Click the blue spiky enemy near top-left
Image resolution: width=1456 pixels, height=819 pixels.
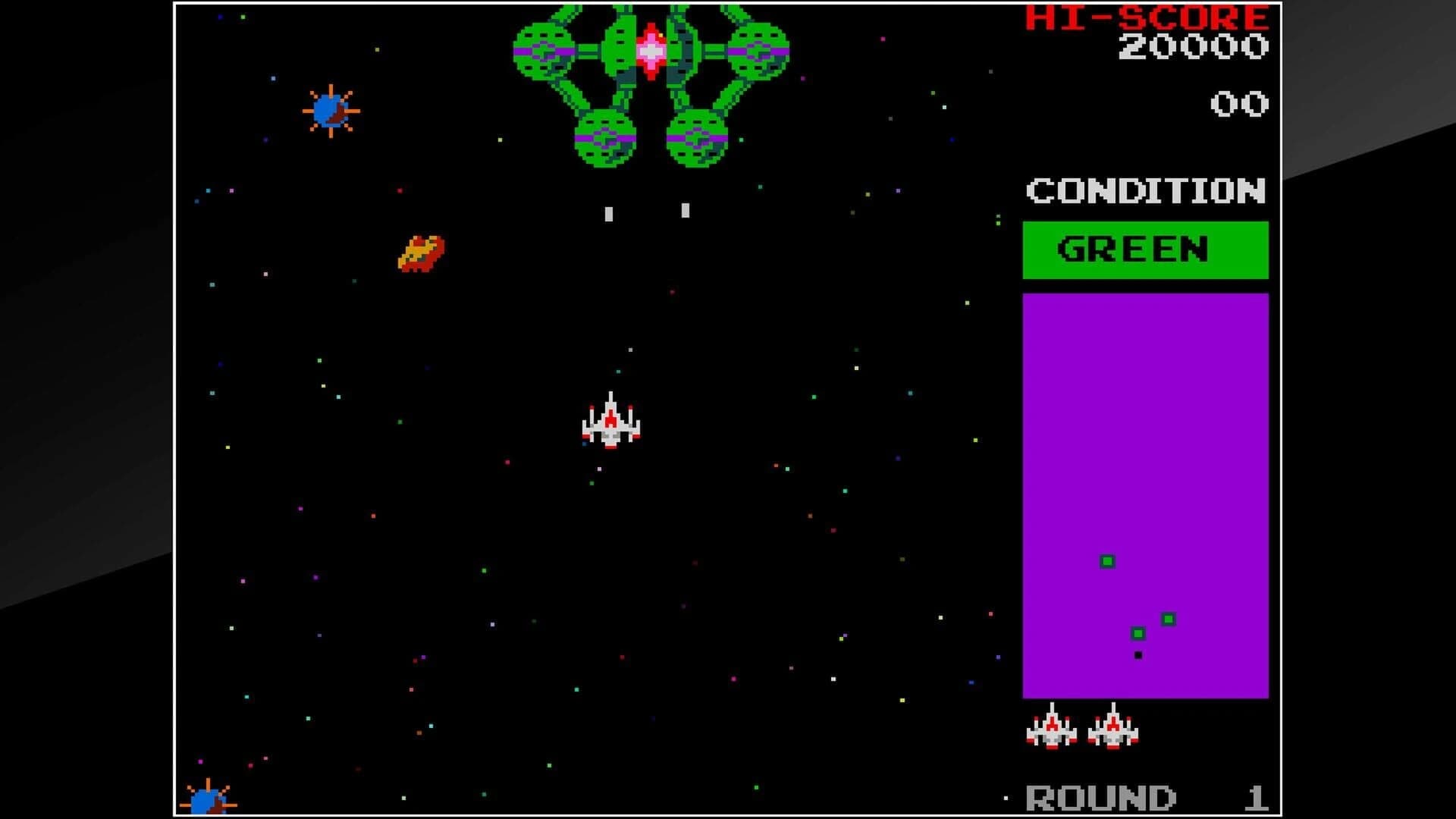pos(330,110)
